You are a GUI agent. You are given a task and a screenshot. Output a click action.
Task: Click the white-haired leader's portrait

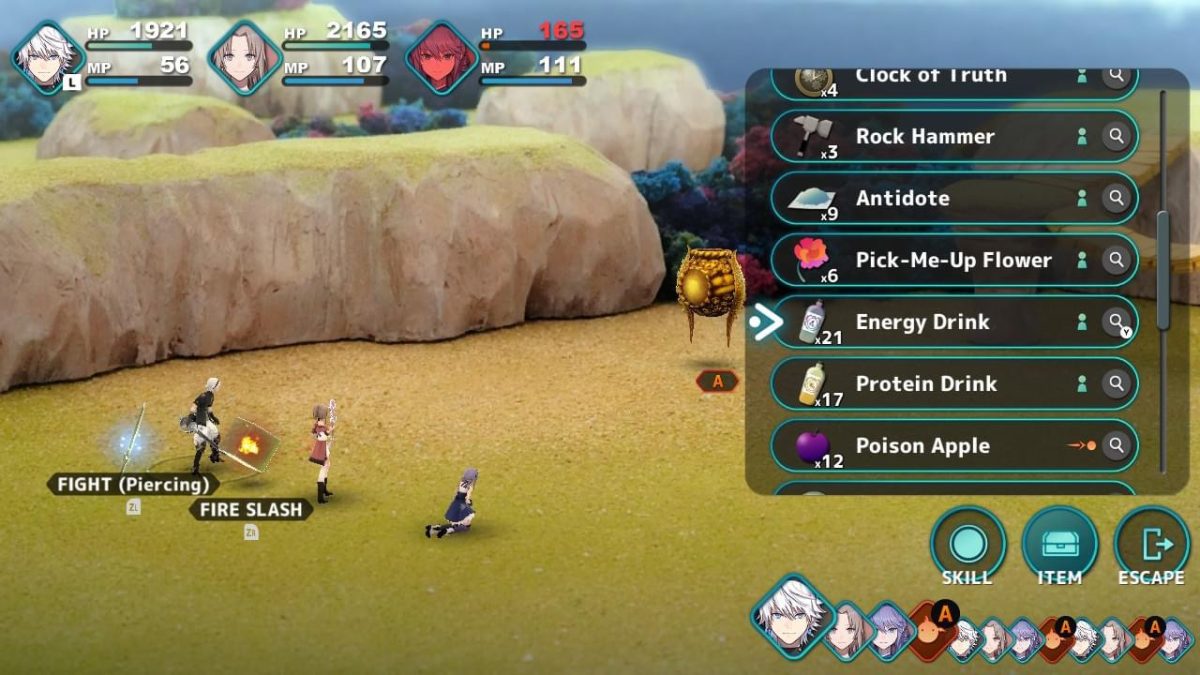[47, 57]
